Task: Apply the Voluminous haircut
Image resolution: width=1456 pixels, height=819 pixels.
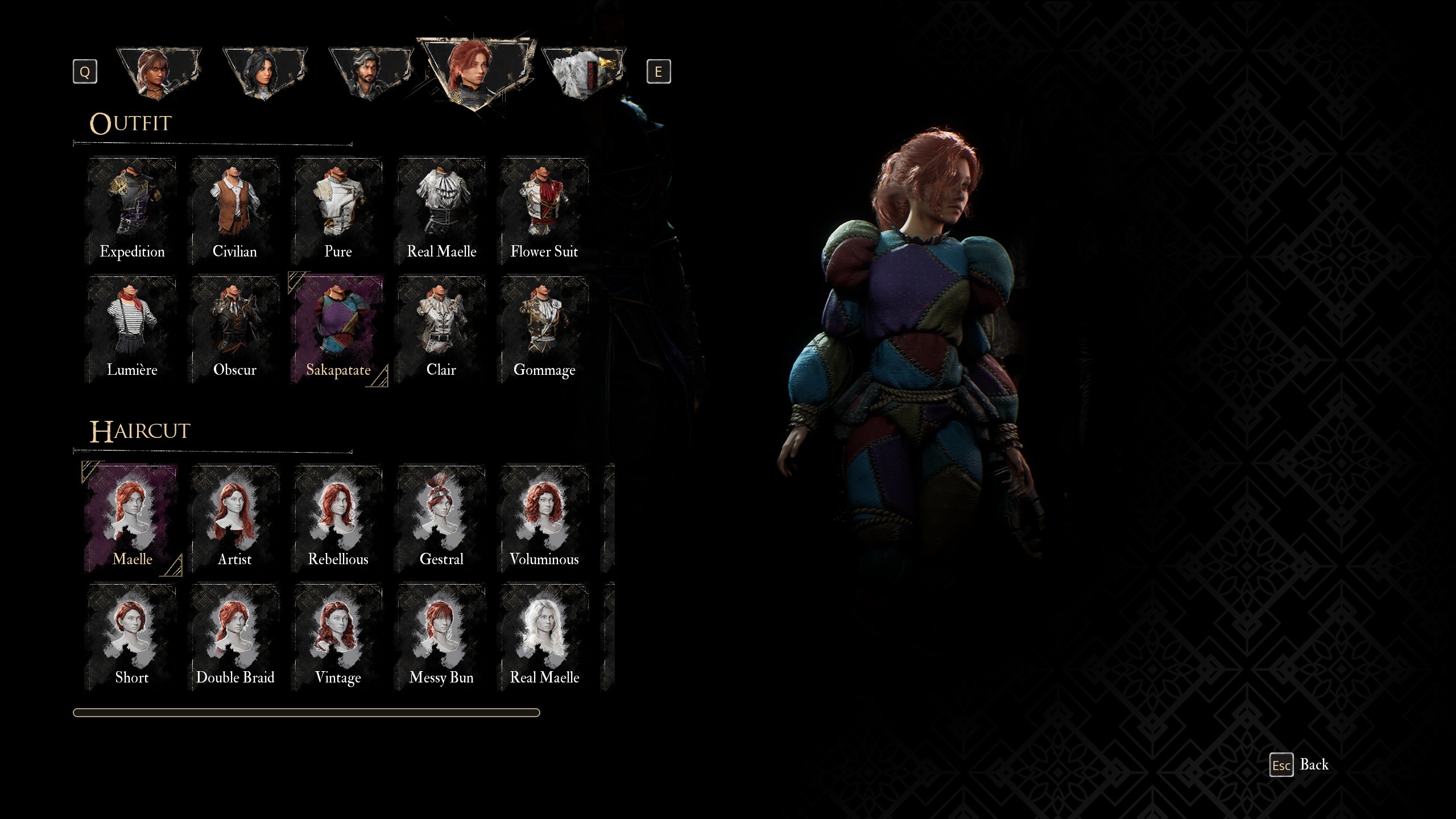Action: (x=544, y=519)
